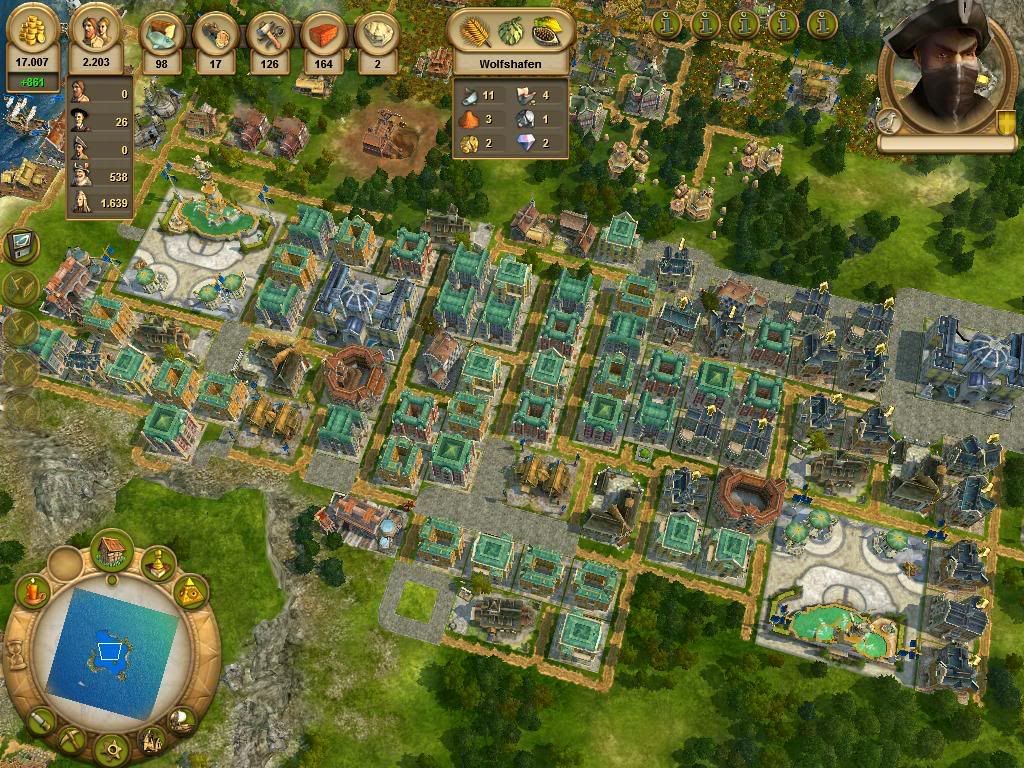The width and height of the screenshot is (1024, 768).
Task: Open the house construction menu button
Action: point(113,548)
